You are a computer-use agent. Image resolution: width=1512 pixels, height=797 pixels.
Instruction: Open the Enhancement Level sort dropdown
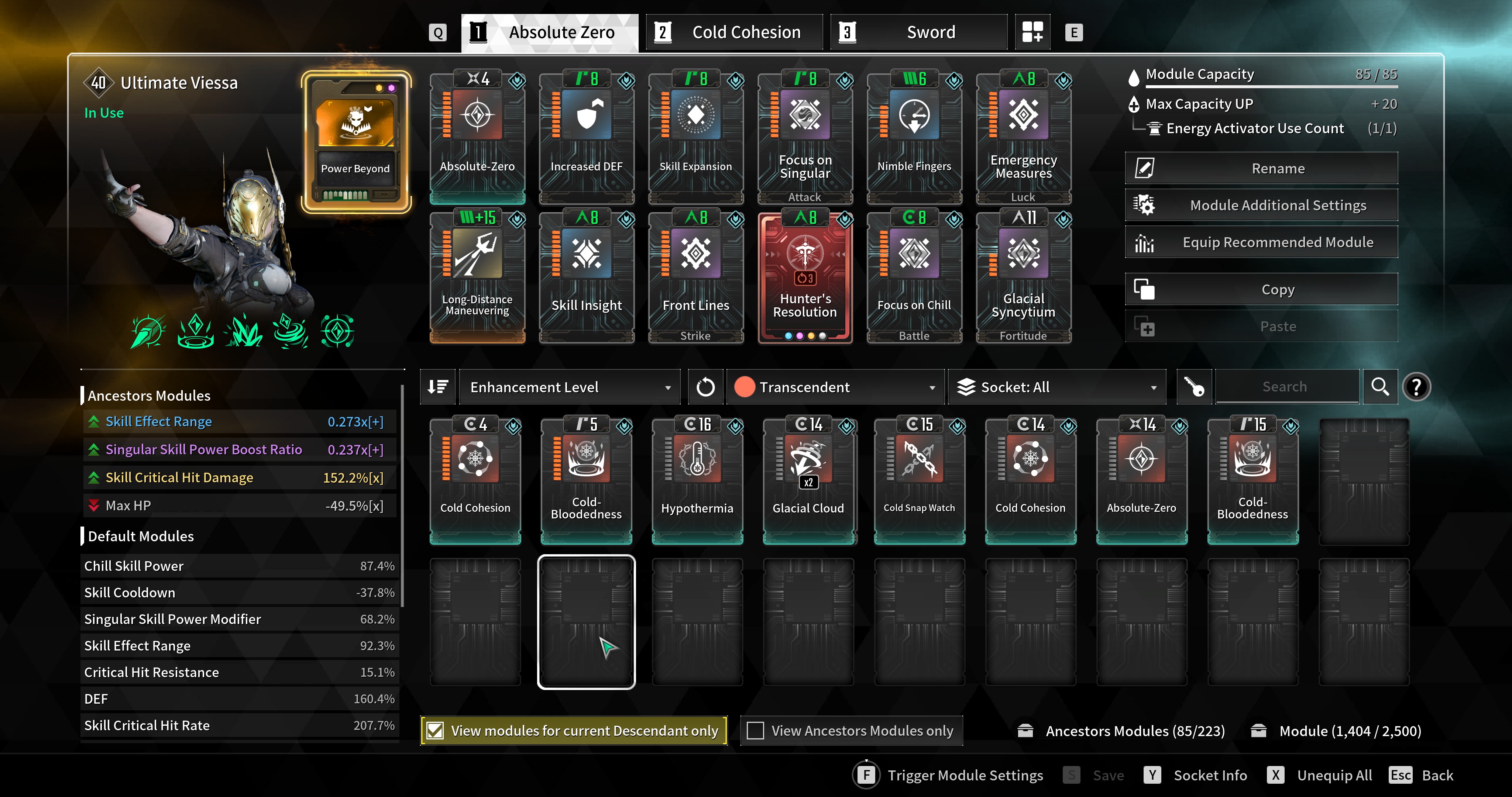click(569, 387)
